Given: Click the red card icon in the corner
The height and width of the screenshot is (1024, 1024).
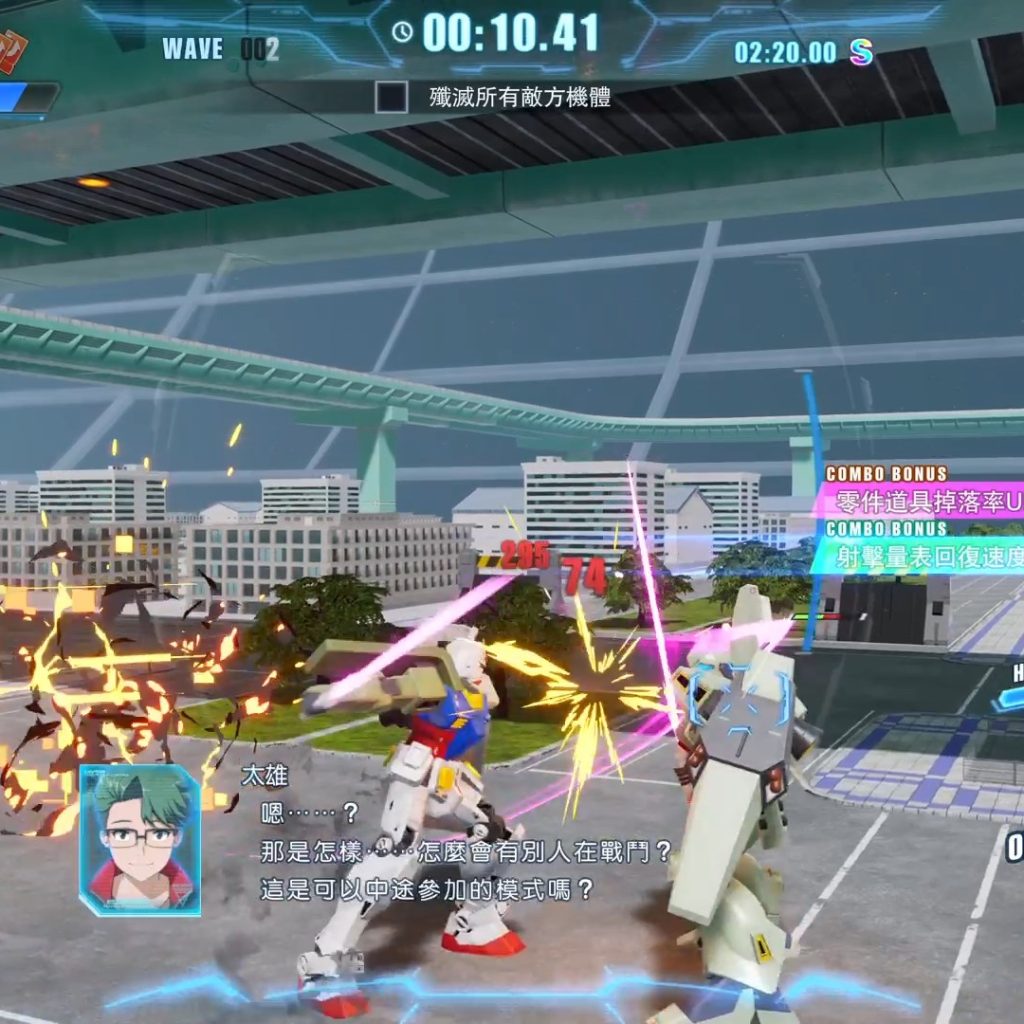Looking at the screenshot, I should (x=10, y=50).
